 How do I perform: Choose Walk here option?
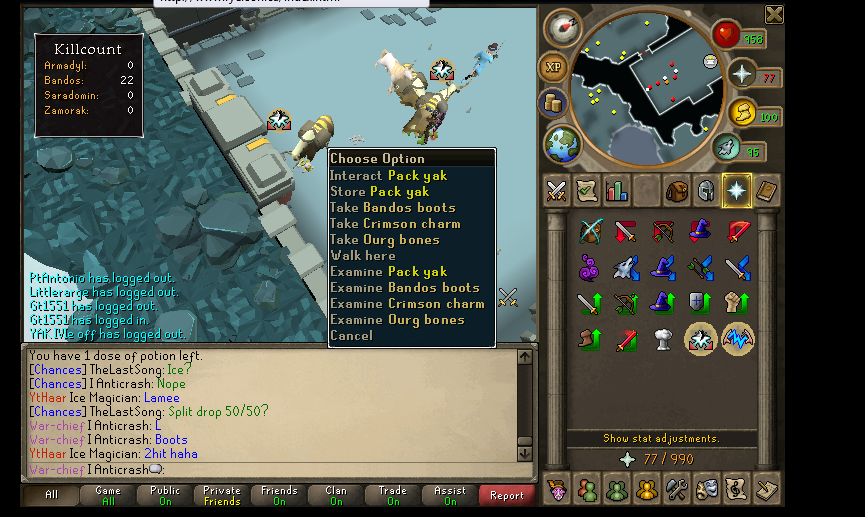point(363,256)
